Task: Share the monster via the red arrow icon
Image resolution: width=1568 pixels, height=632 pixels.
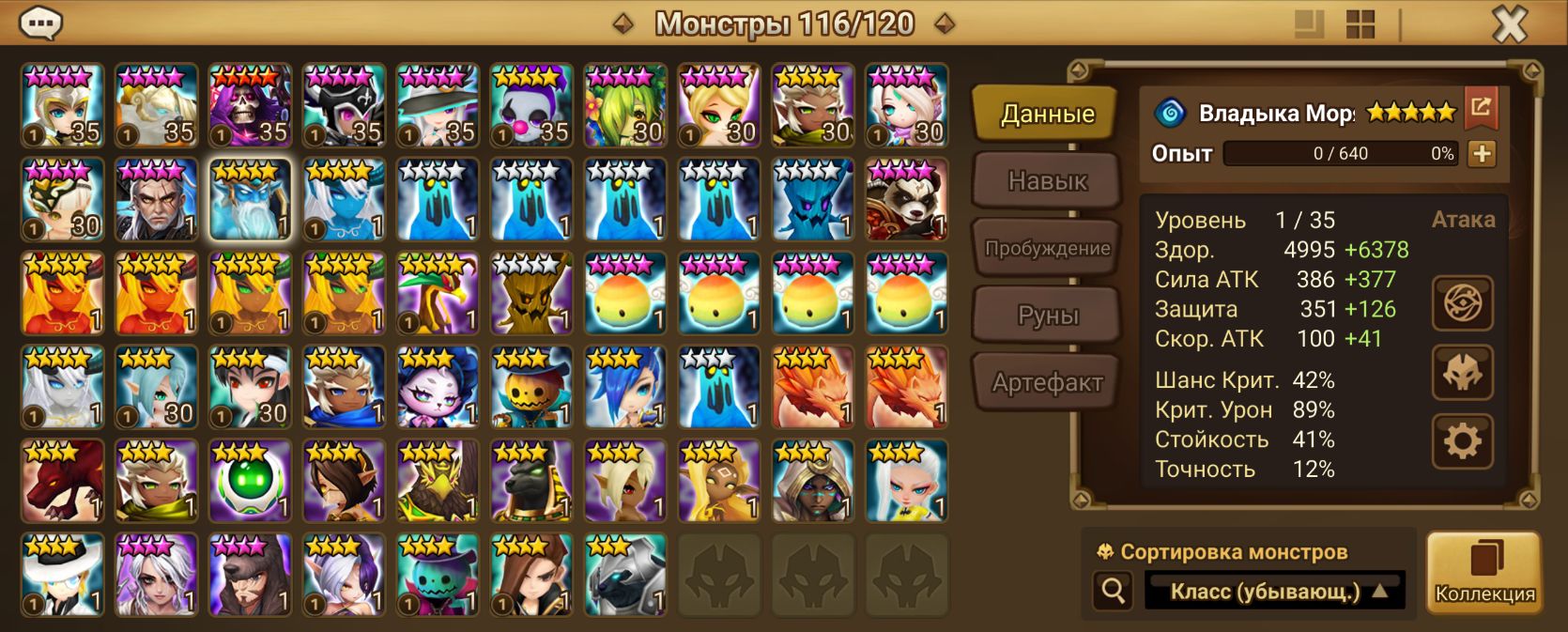Action: [1481, 108]
